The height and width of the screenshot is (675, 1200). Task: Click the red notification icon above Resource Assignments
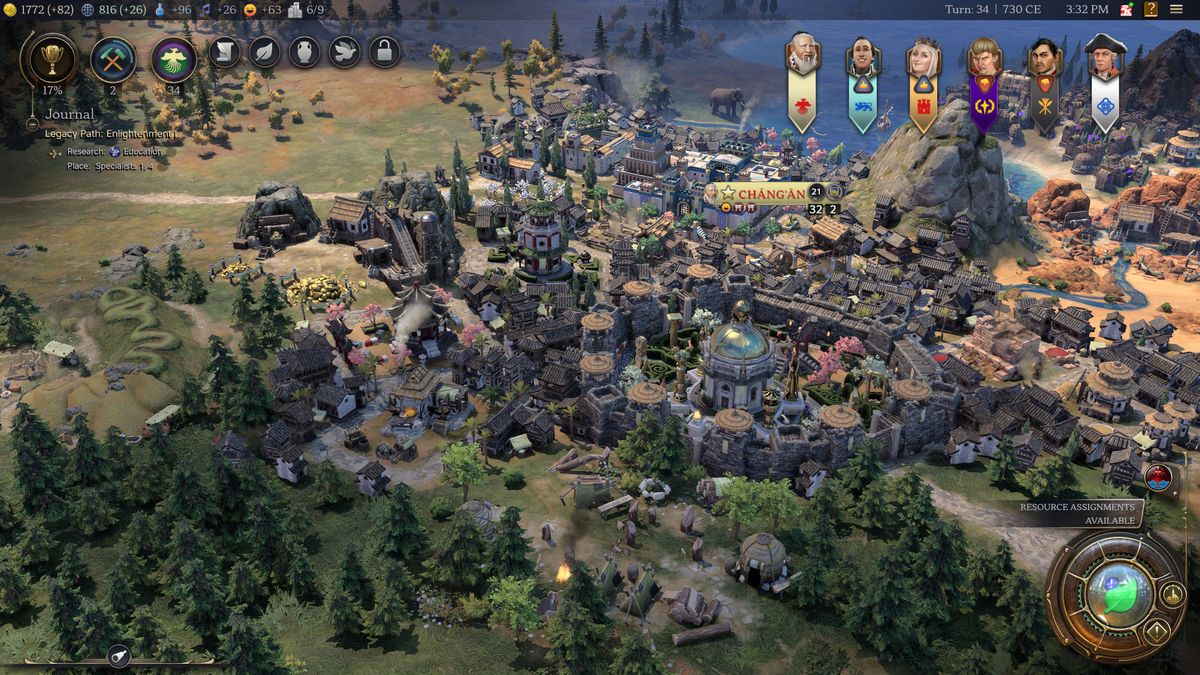click(x=1160, y=476)
